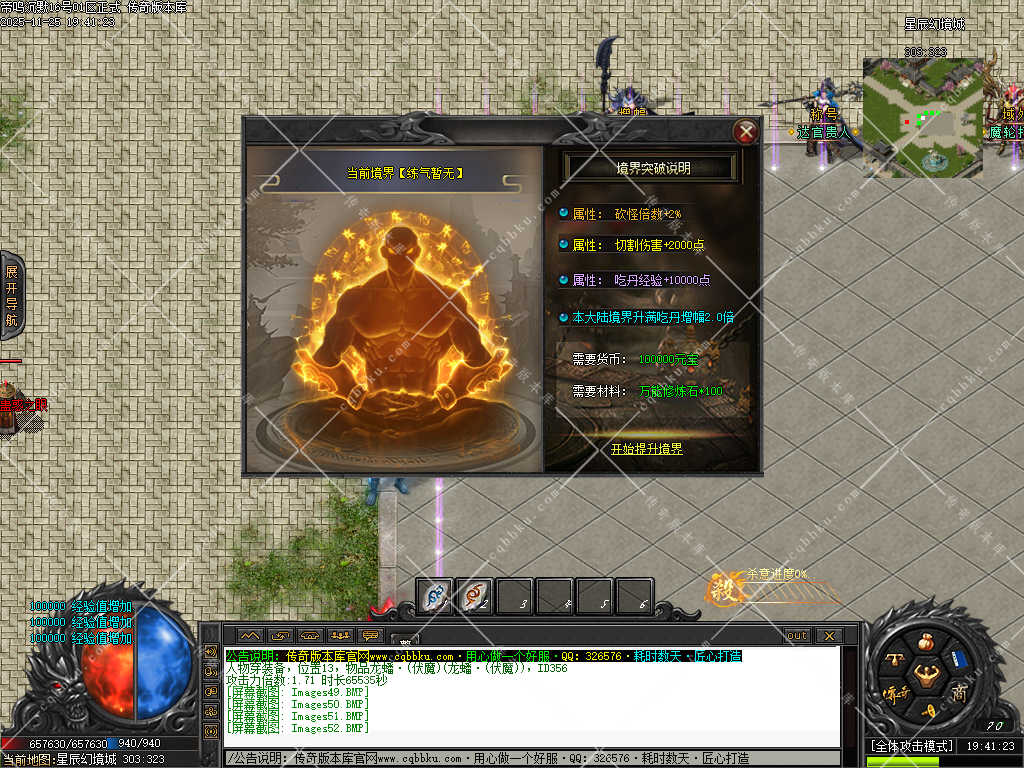This screenshot has height=768, width=1024.
Task: Click the chat input field
Action: coord(530,759)
